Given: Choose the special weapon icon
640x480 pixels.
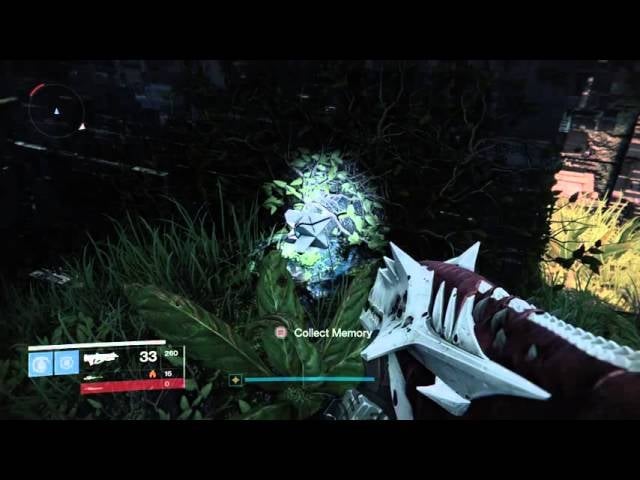Looking at the screenshot, I should click(93, 376).
